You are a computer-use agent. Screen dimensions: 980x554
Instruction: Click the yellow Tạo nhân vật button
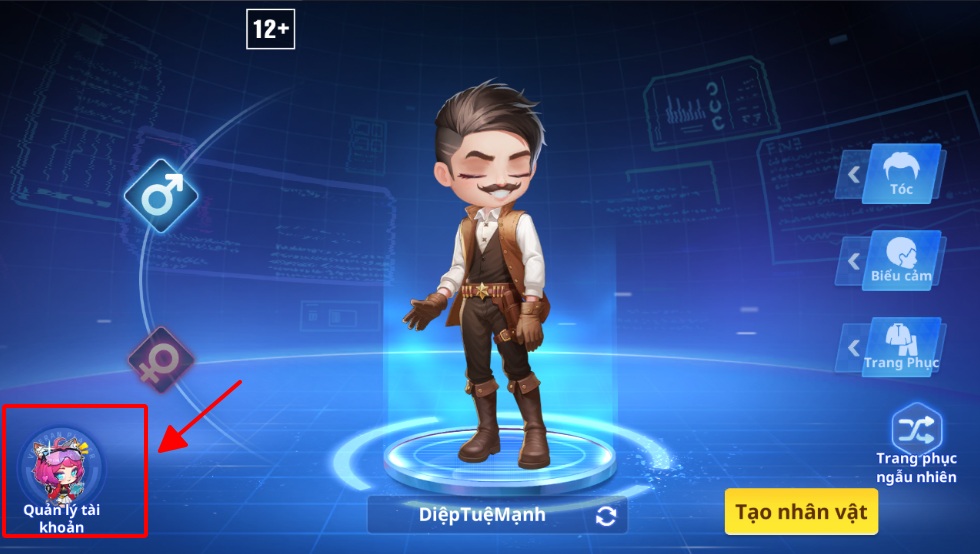801,512
